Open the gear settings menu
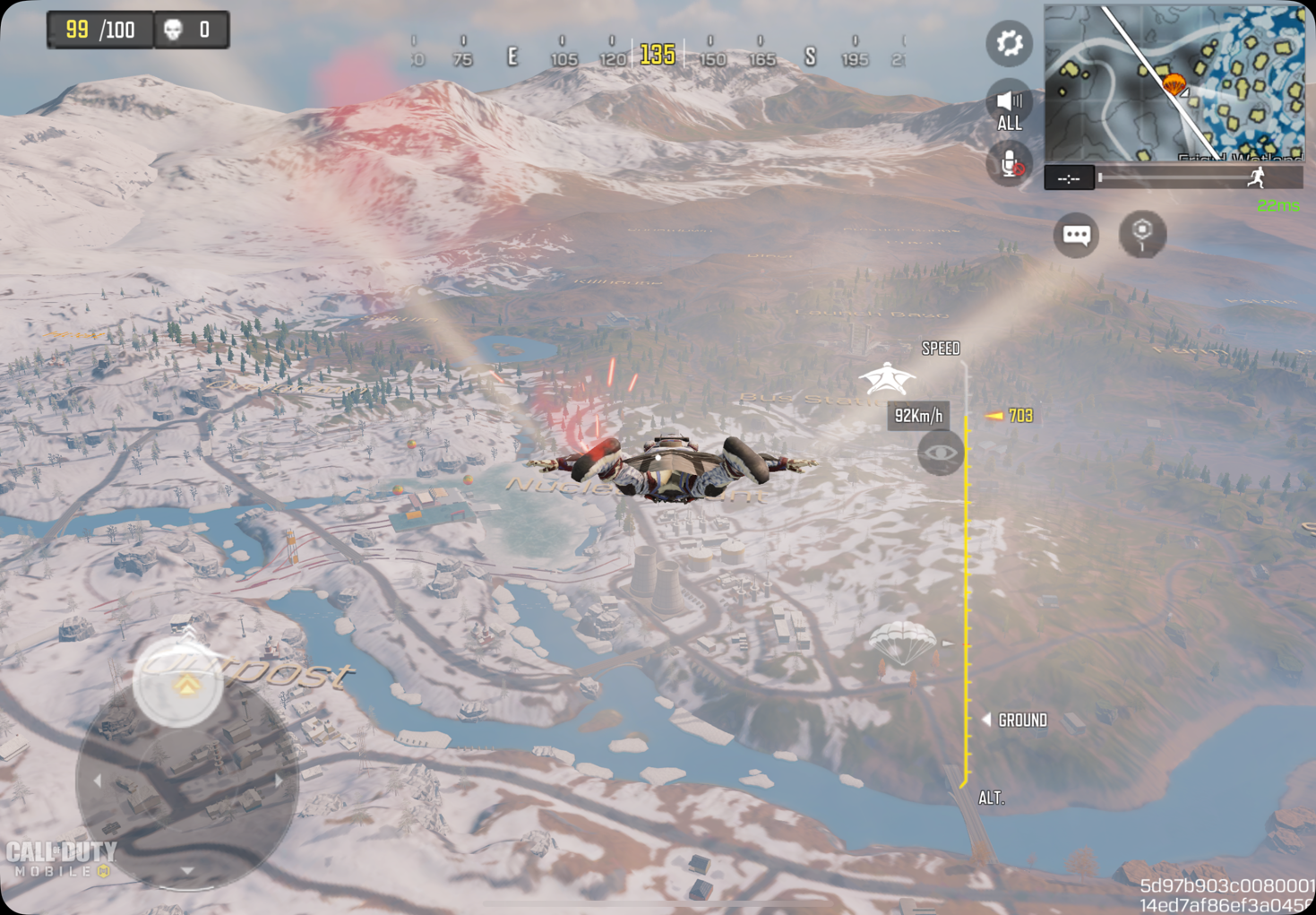This screenshot has height=915, width=1316. point(1009,43)
